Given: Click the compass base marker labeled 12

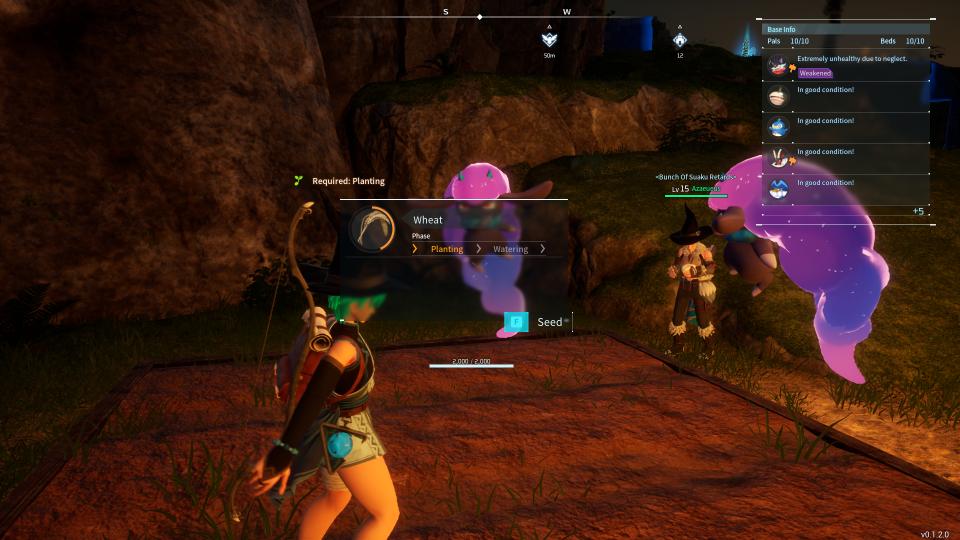Looking at the screenshot, I should click(x=680, y=39).
